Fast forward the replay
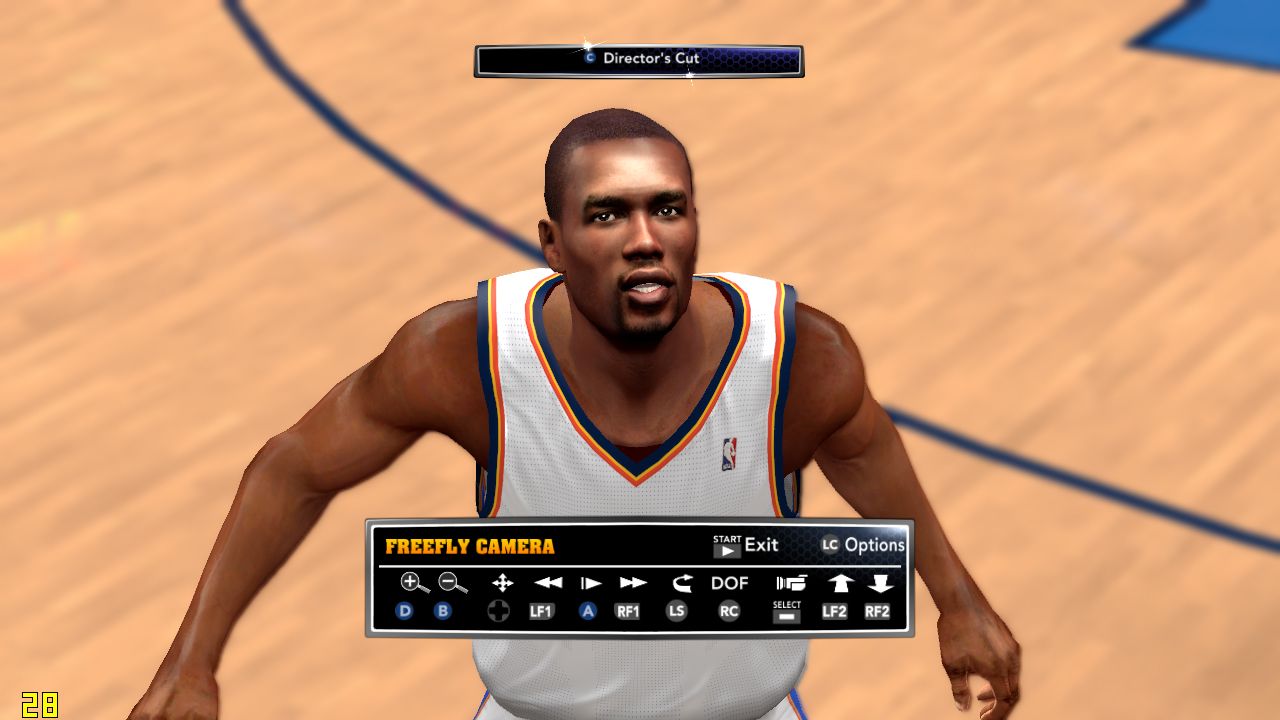Screen dimensions: 1280x720 pos(632,582)
